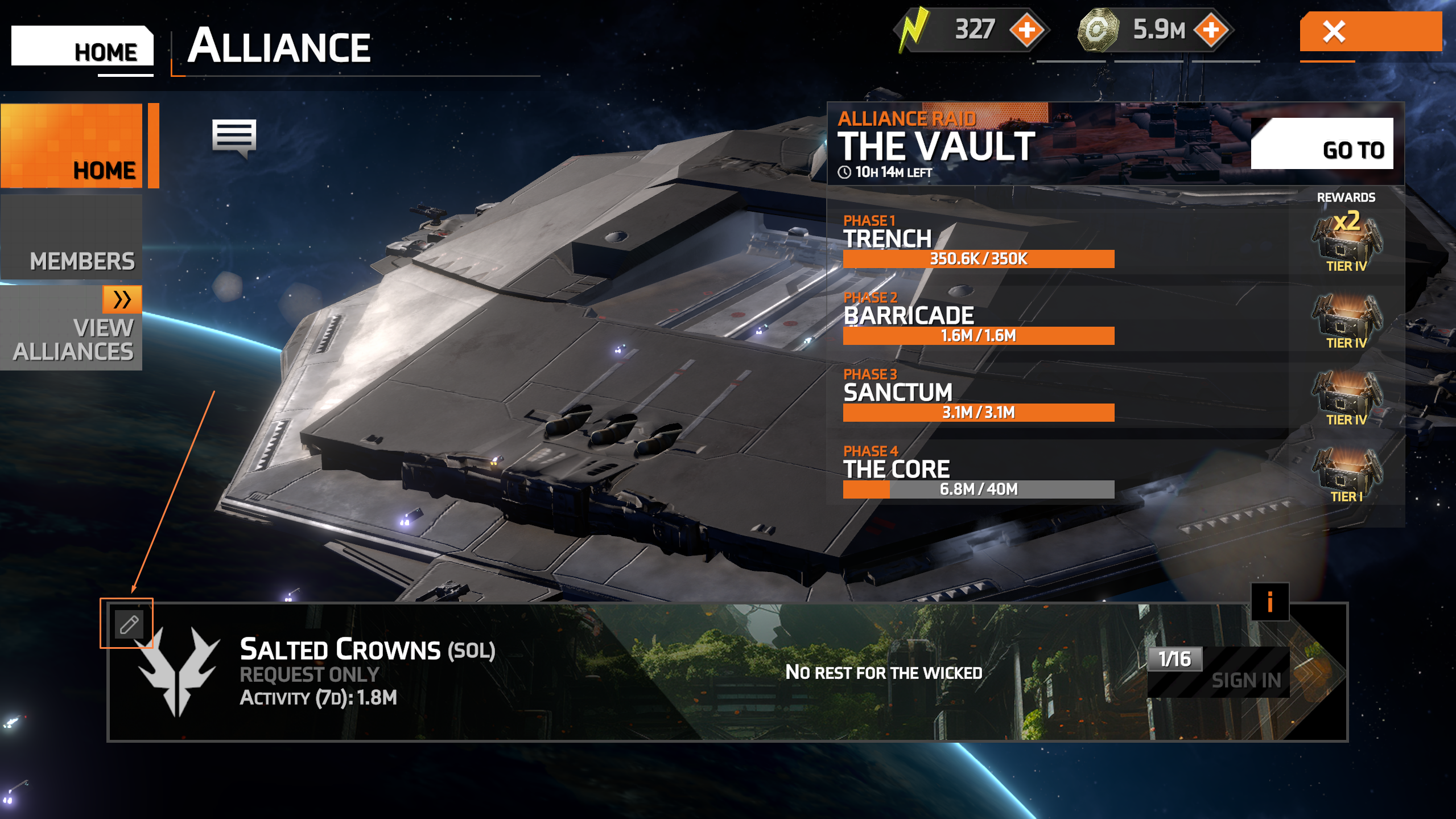Close the Alliance screen with the X
1456x819 pixels.
(1370, 32)
